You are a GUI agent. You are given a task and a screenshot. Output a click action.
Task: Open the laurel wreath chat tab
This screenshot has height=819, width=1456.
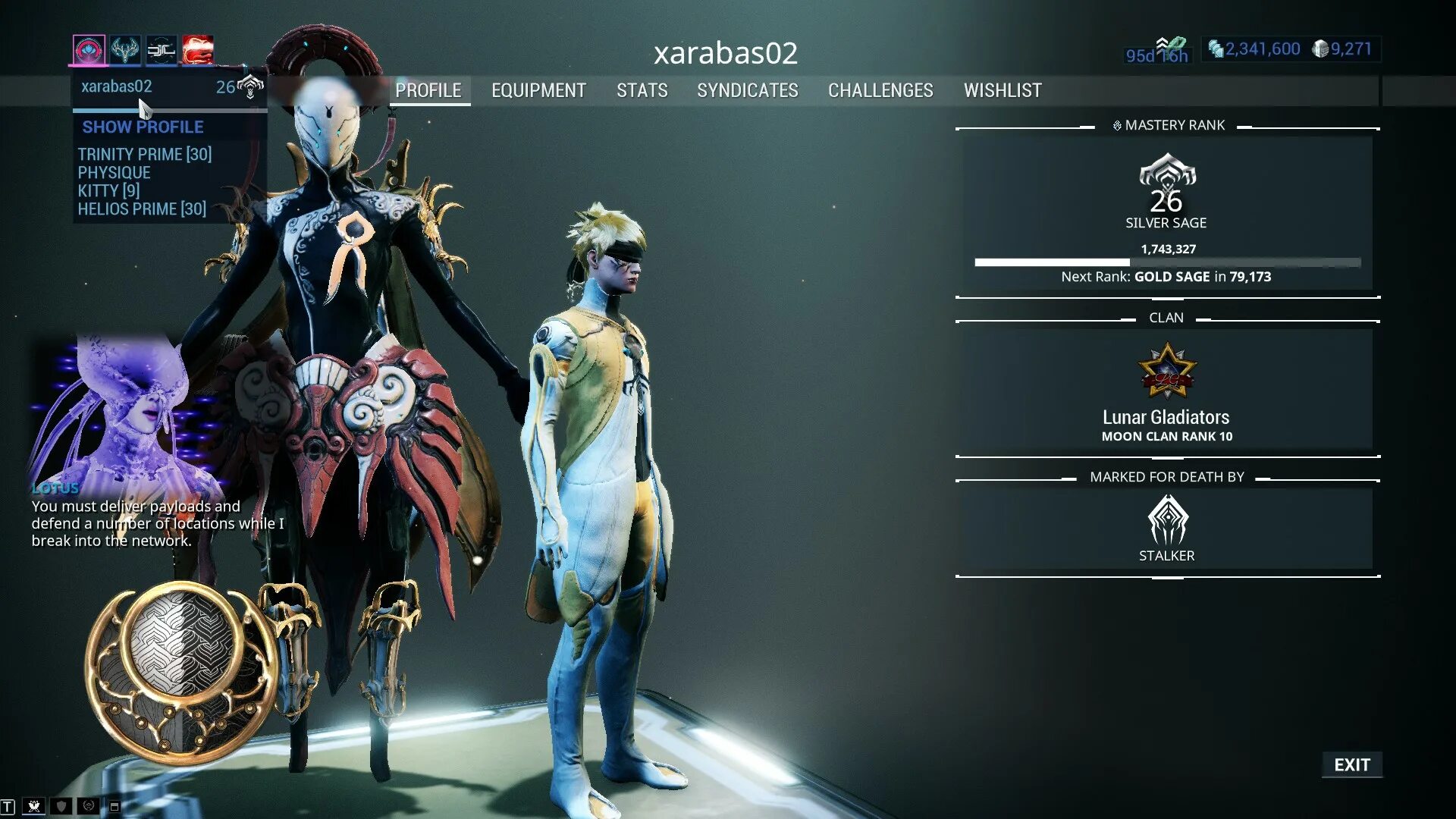tap(88, 807)
